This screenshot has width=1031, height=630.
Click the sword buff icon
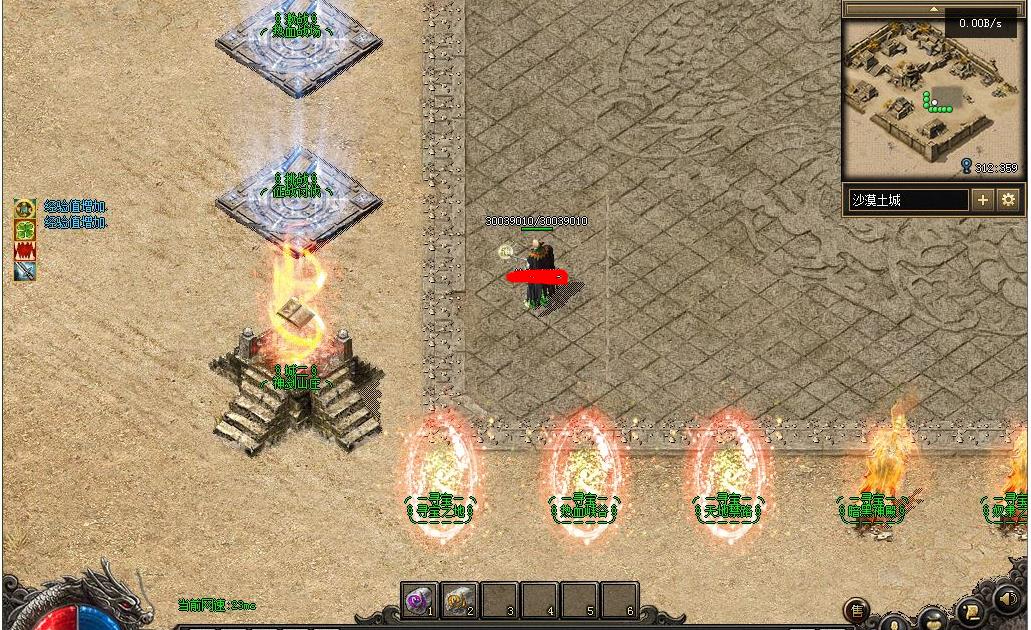coord(25,270)
